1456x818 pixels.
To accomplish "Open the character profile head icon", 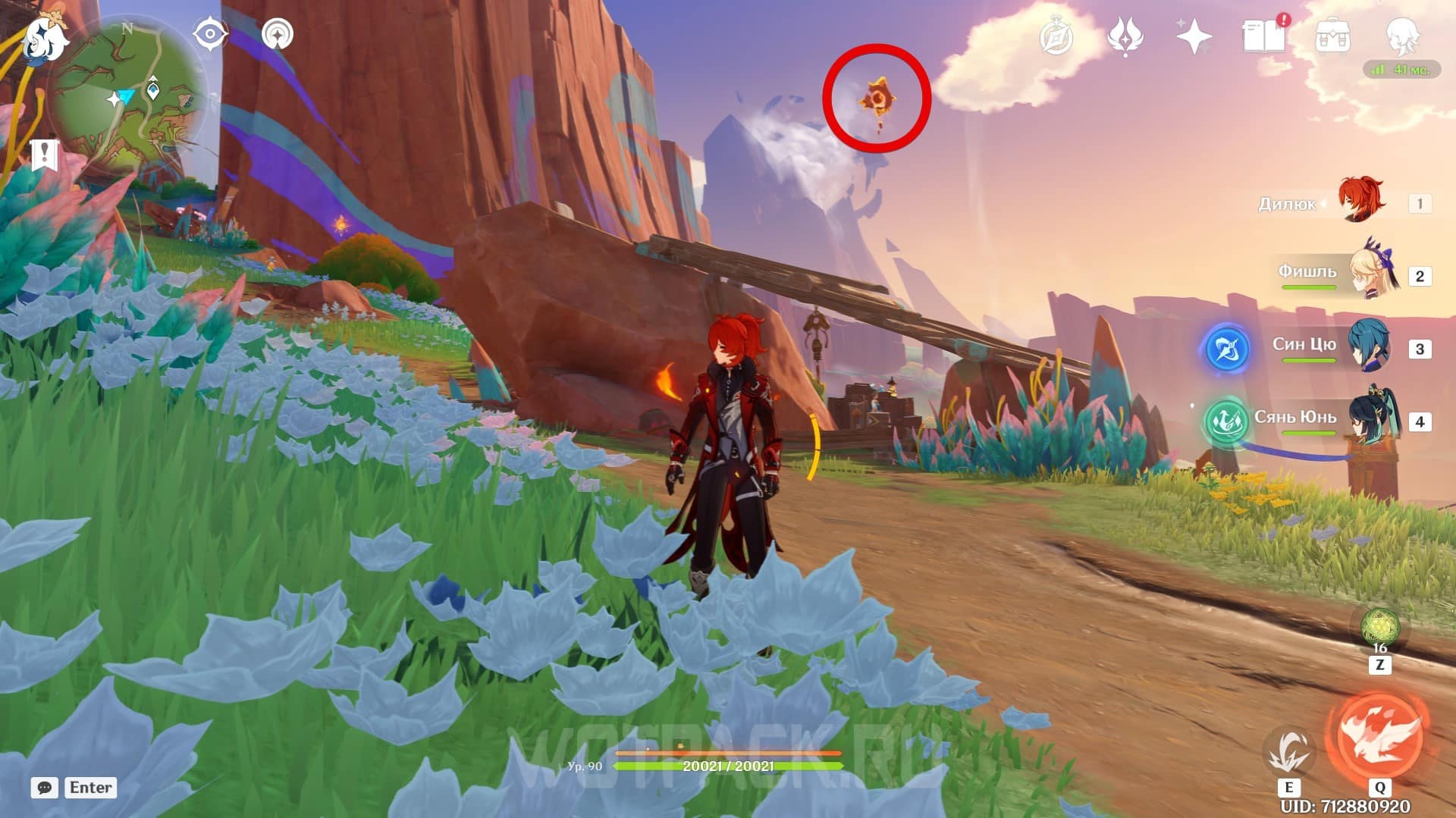I will coord(1401,36).
